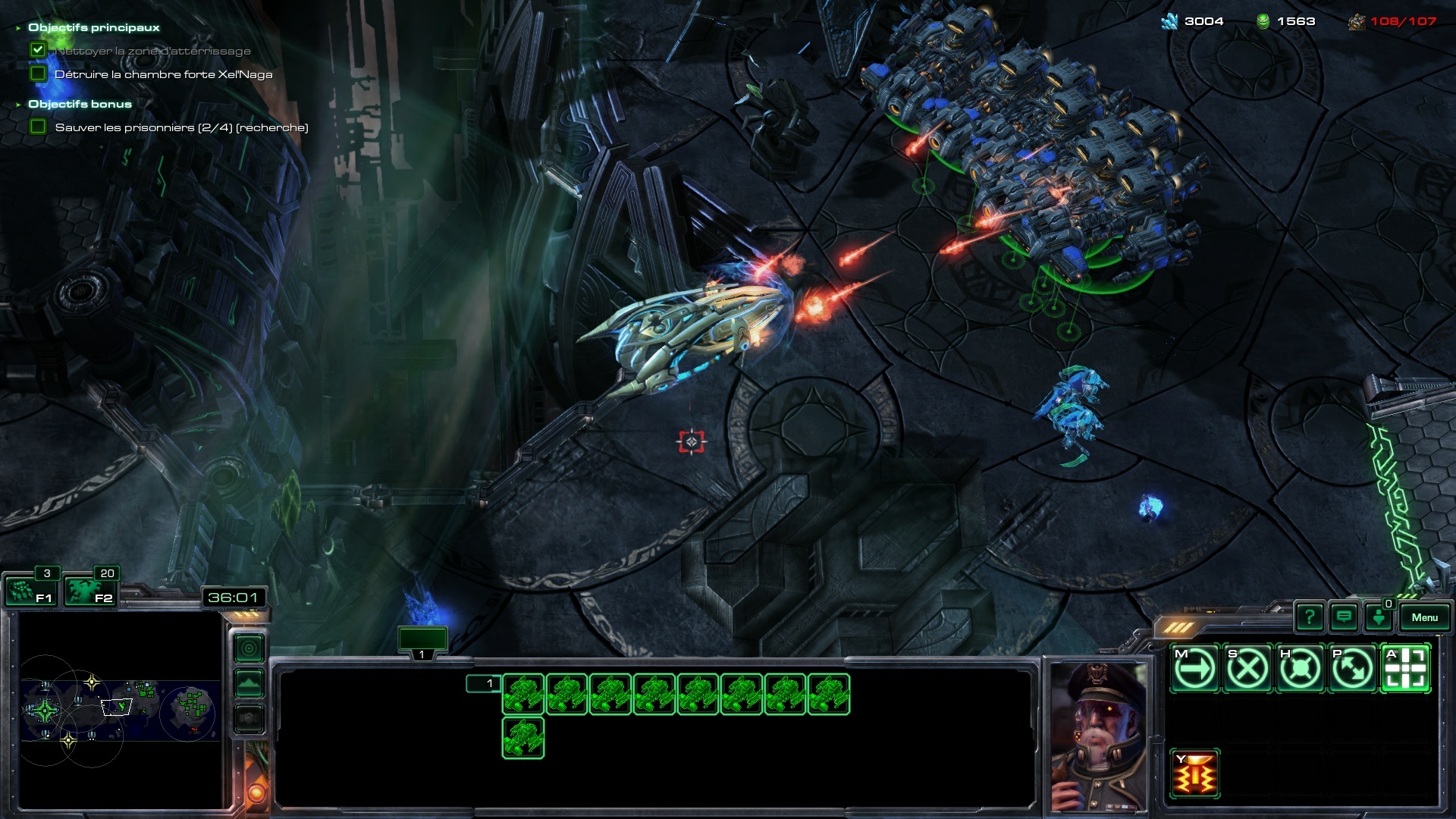Open the help question mark button

[x=1309, y=617]
